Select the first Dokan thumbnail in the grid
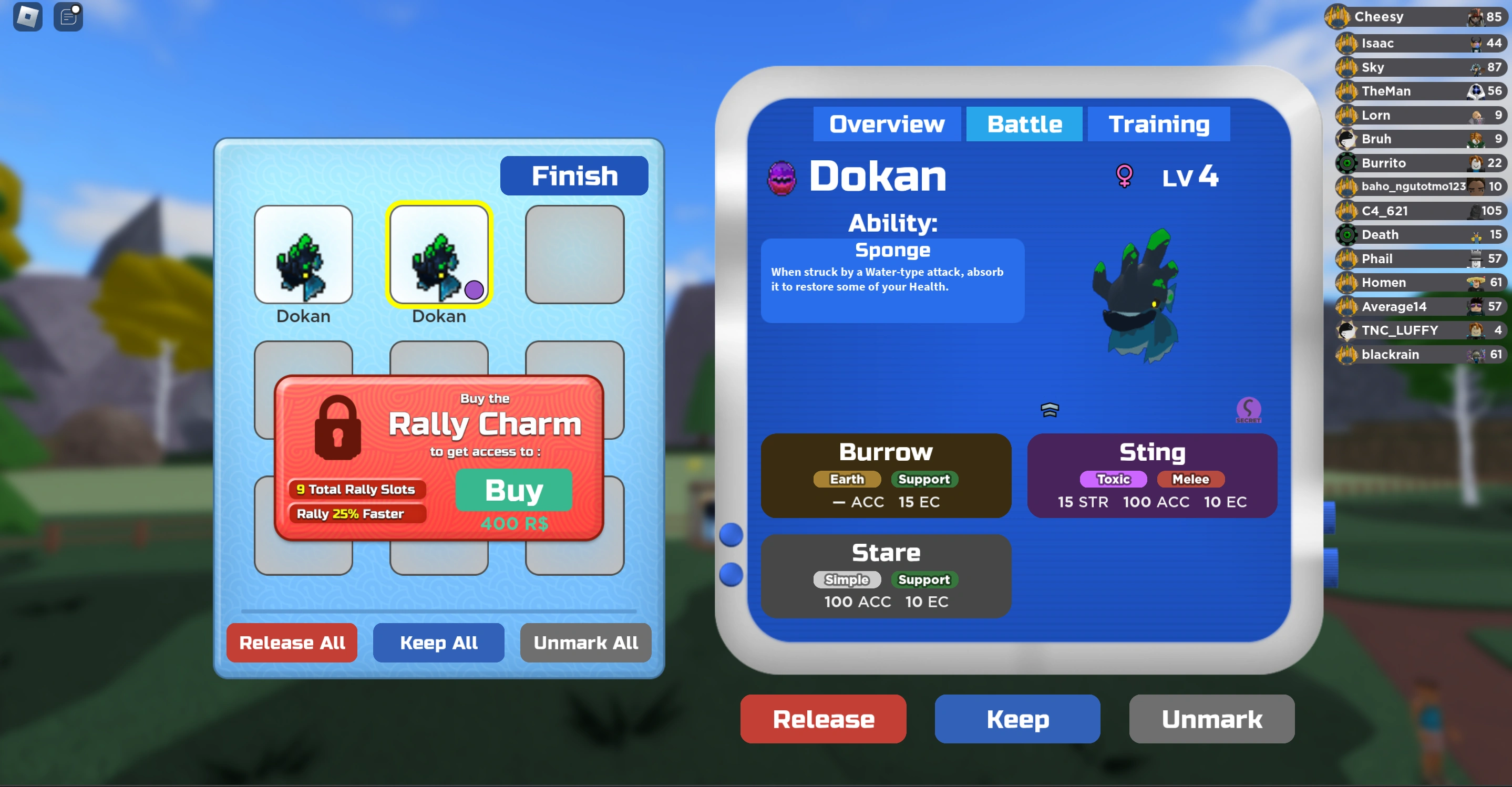This screenshot has height=787, width=1512. 303,256
